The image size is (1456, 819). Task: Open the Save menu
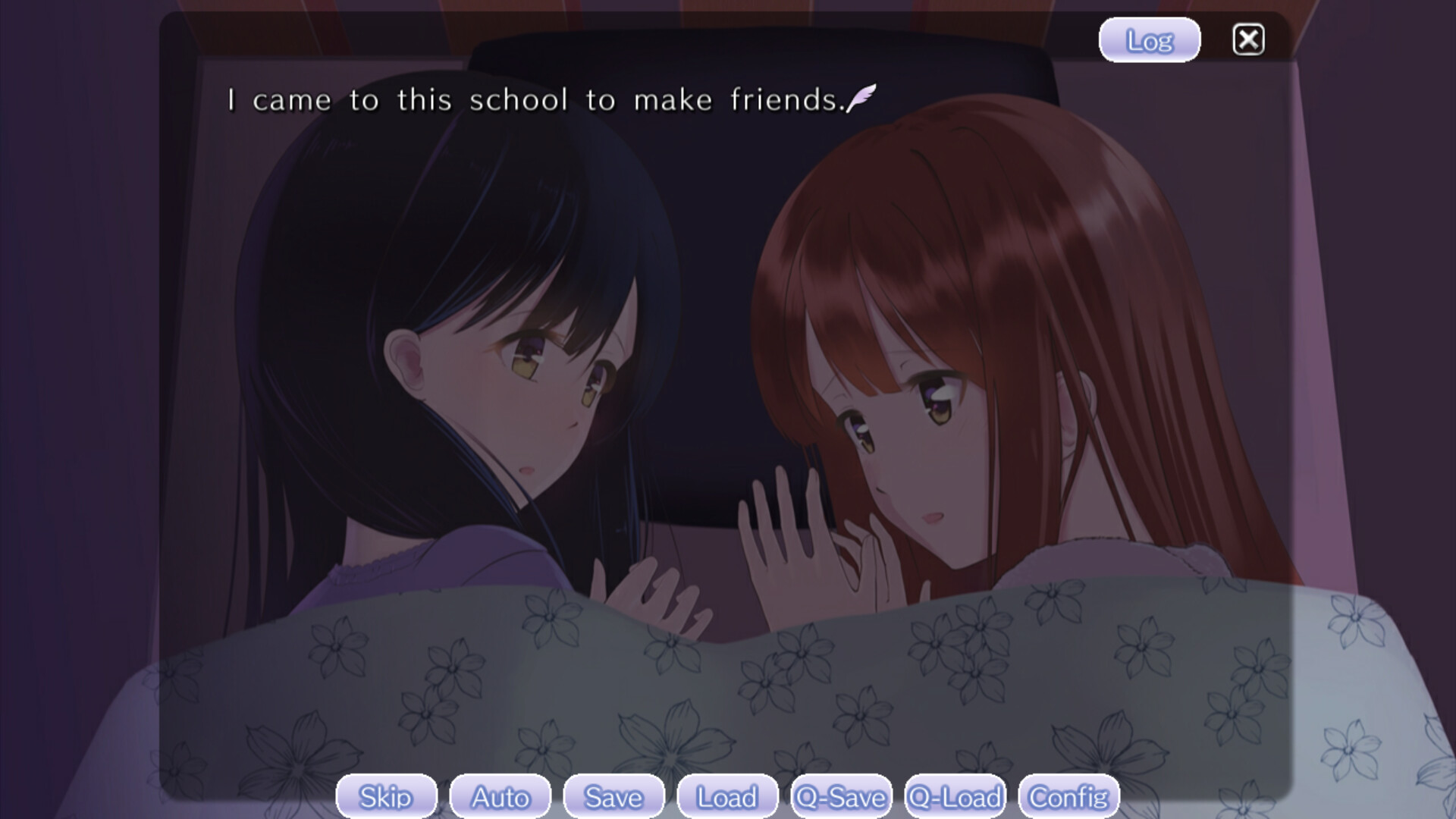[613, 797]
